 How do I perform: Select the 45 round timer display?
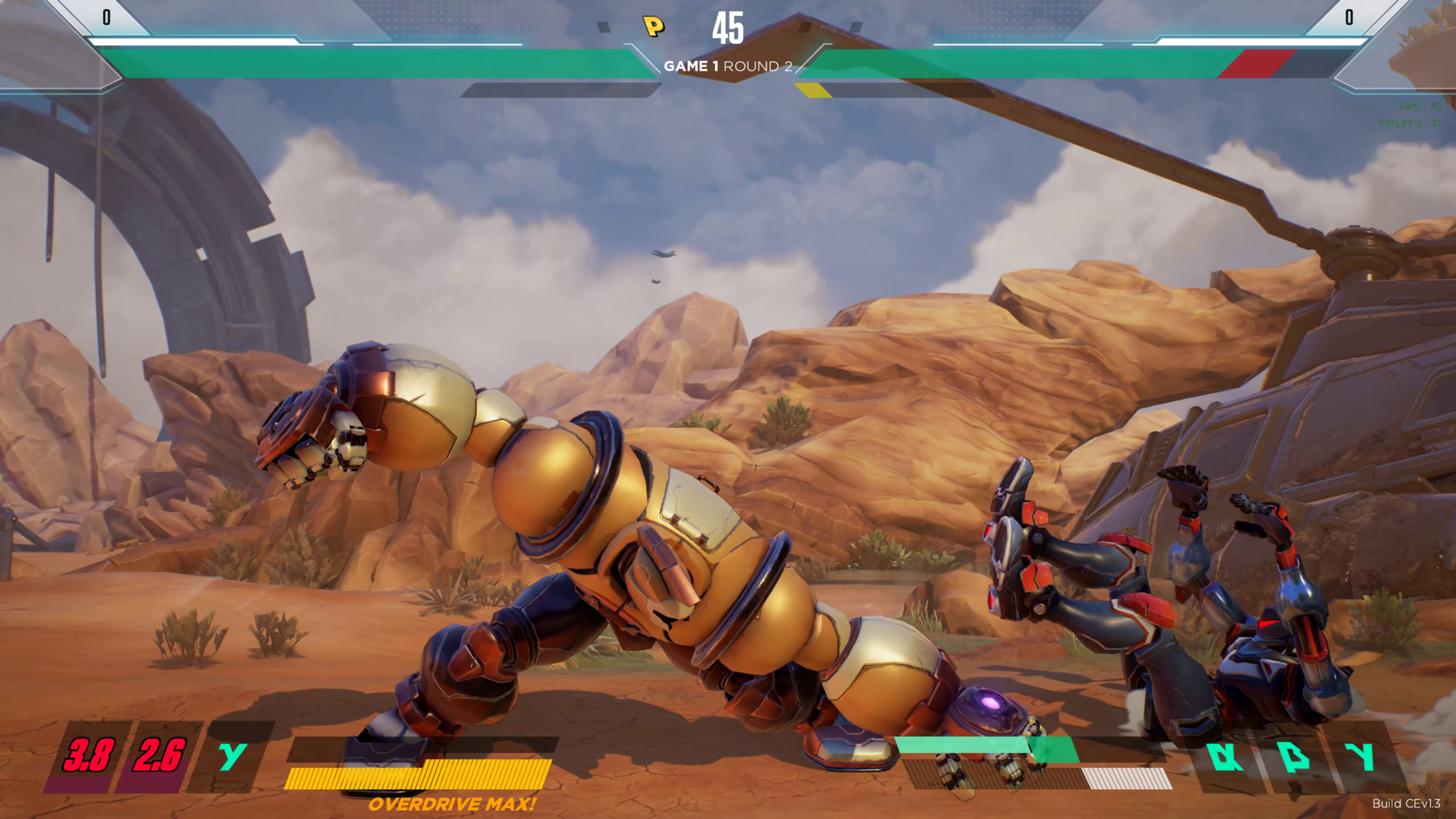tap(732, 27)
